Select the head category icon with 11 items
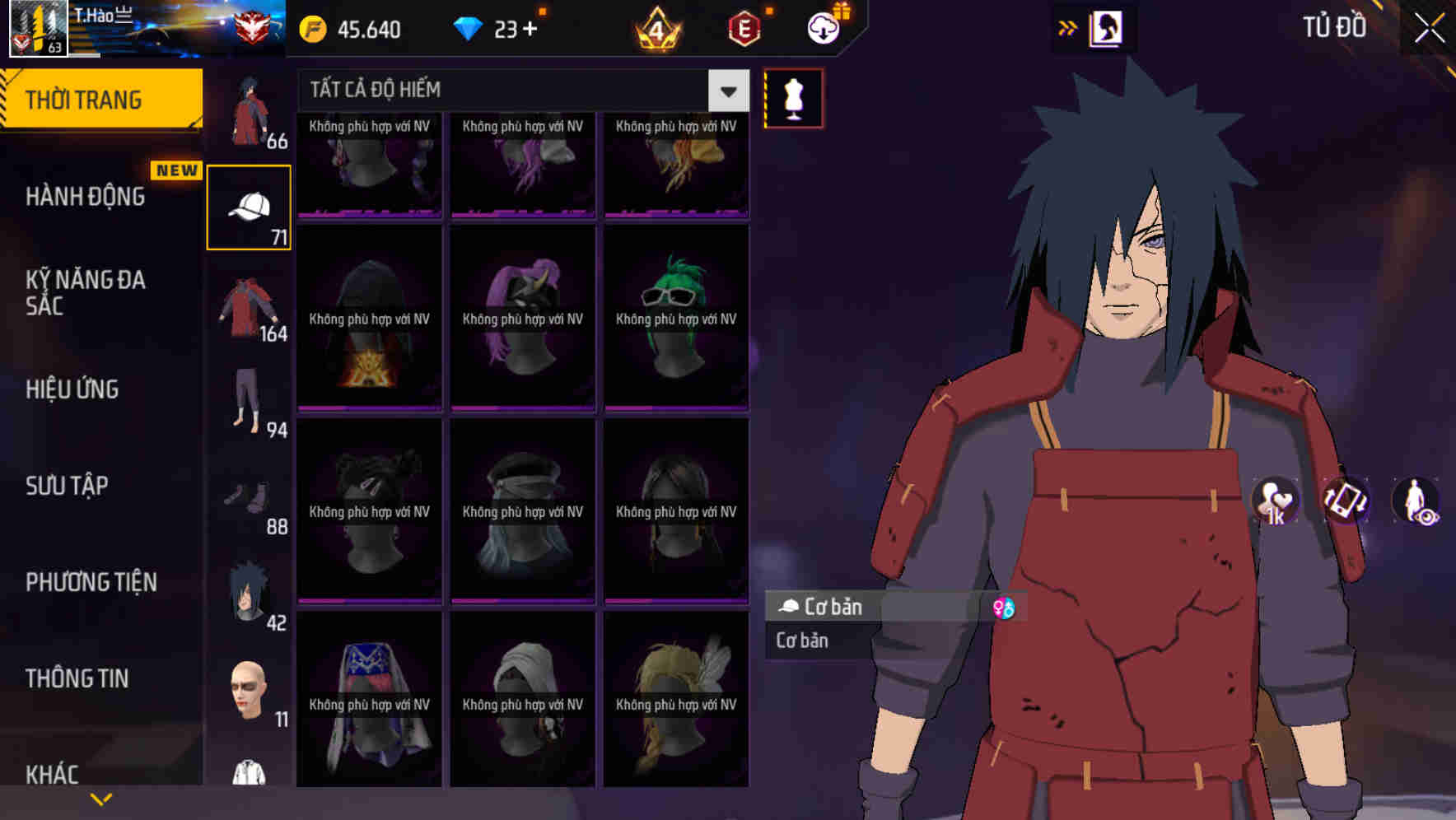 [x=250, y=690]
